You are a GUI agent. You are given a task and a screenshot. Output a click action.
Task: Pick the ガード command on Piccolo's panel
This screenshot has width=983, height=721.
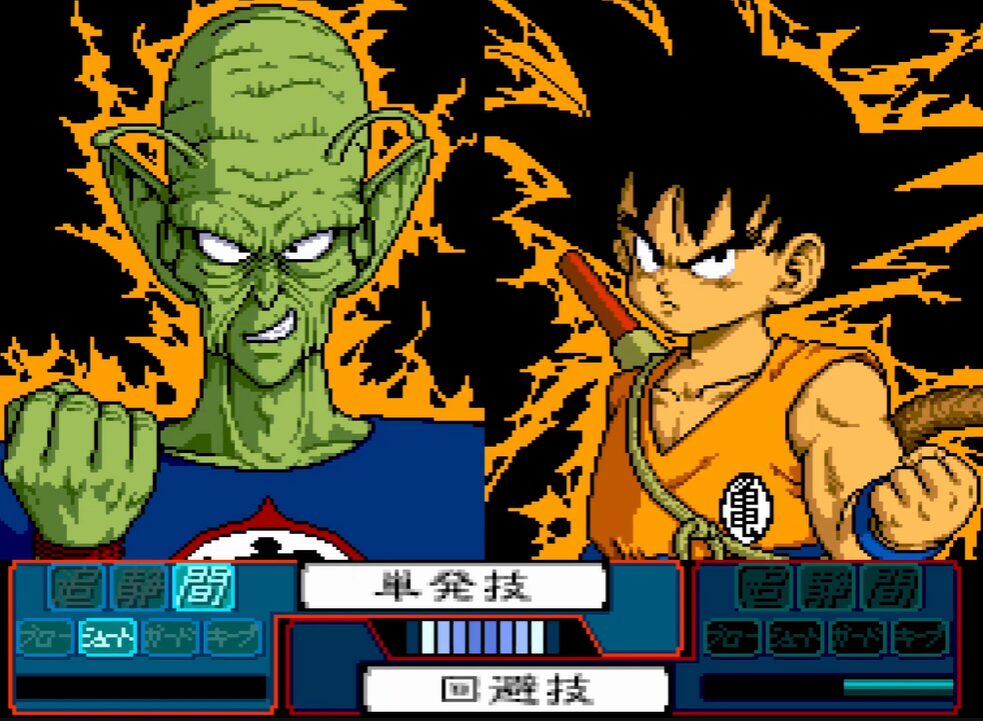click(x=170, y=636)
